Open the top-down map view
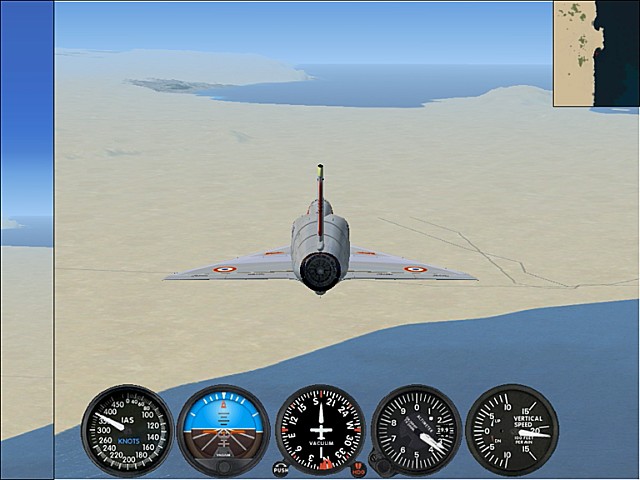640x480 pixels. point(597,52)
